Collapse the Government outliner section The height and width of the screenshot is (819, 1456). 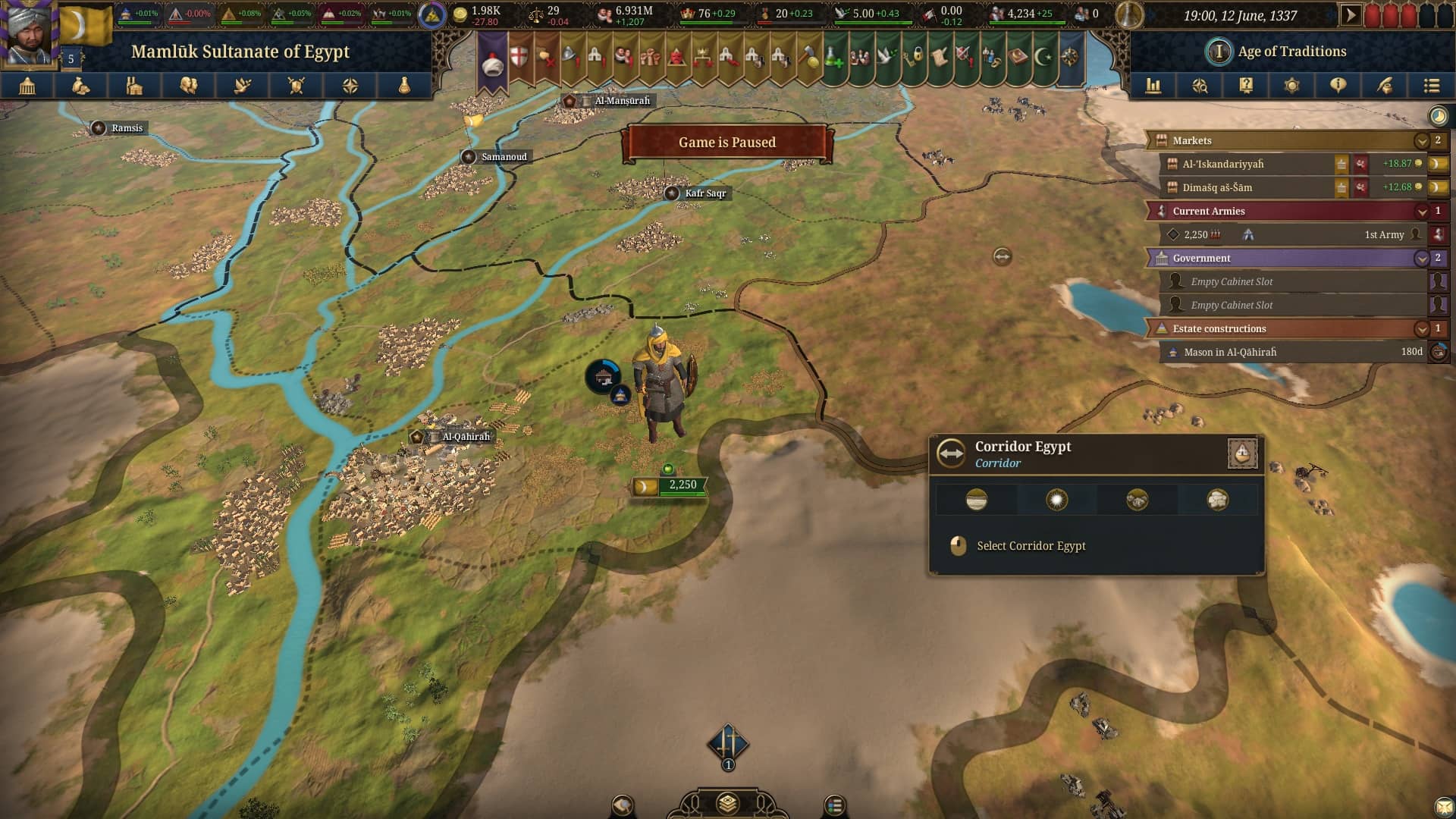click(x=1421, y=259)
